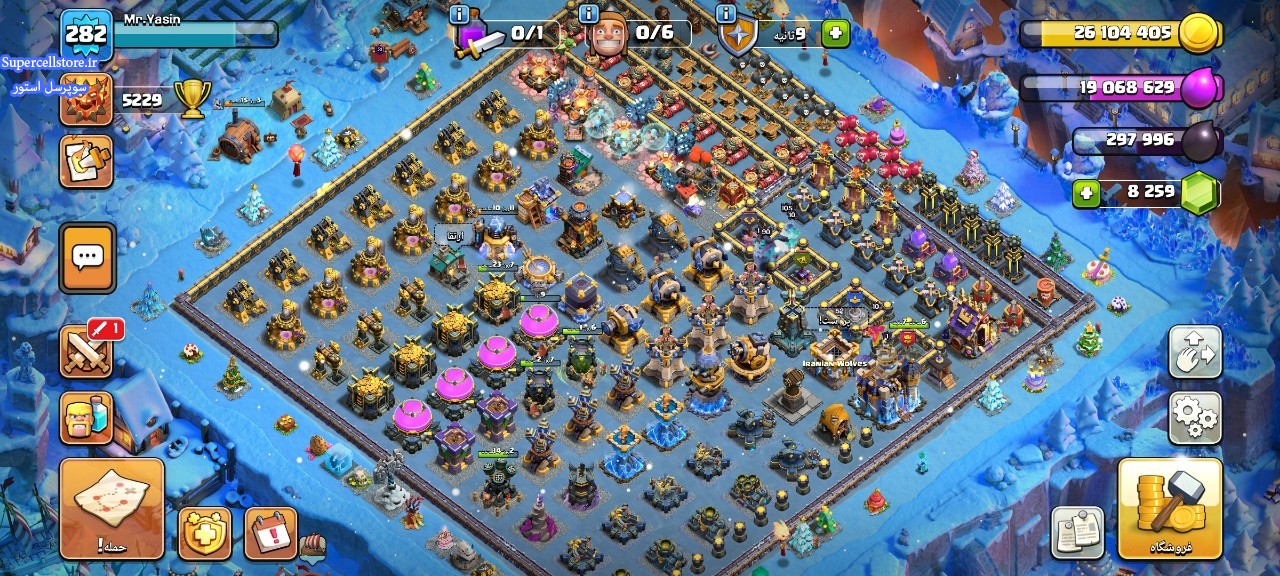Click the level 282 experience badge

86,34
